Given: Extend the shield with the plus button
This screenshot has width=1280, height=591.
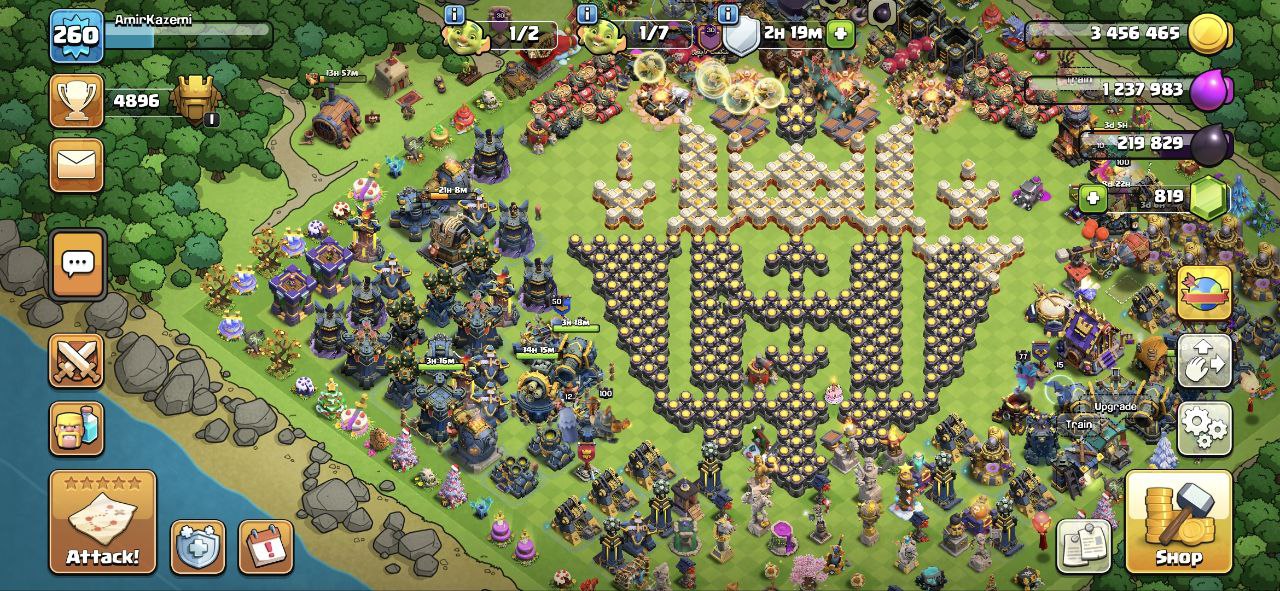Looking at the screenshot, I should point(841,34).
